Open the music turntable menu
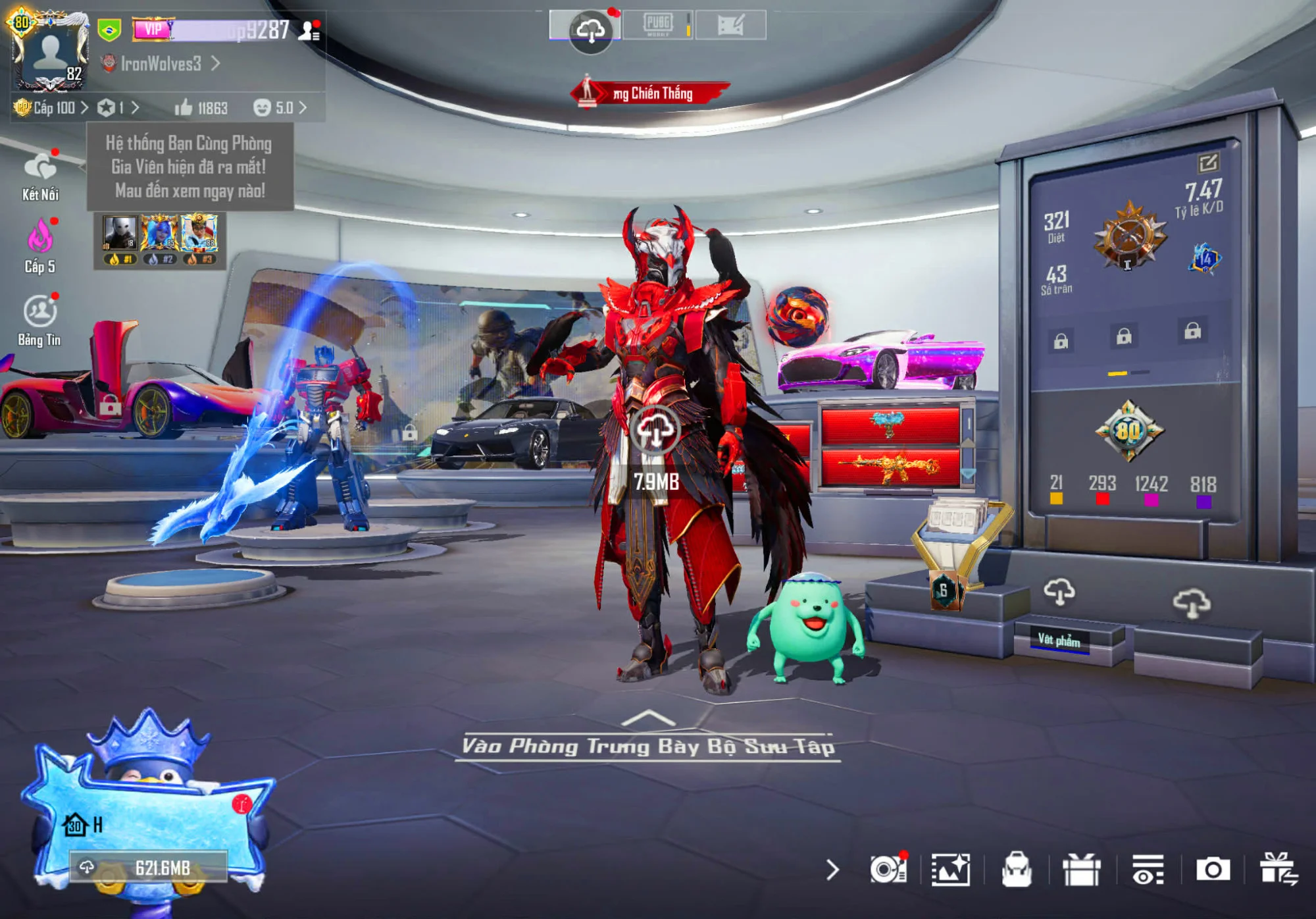This screenshot has height=919, width=1316. pos(888,870)
